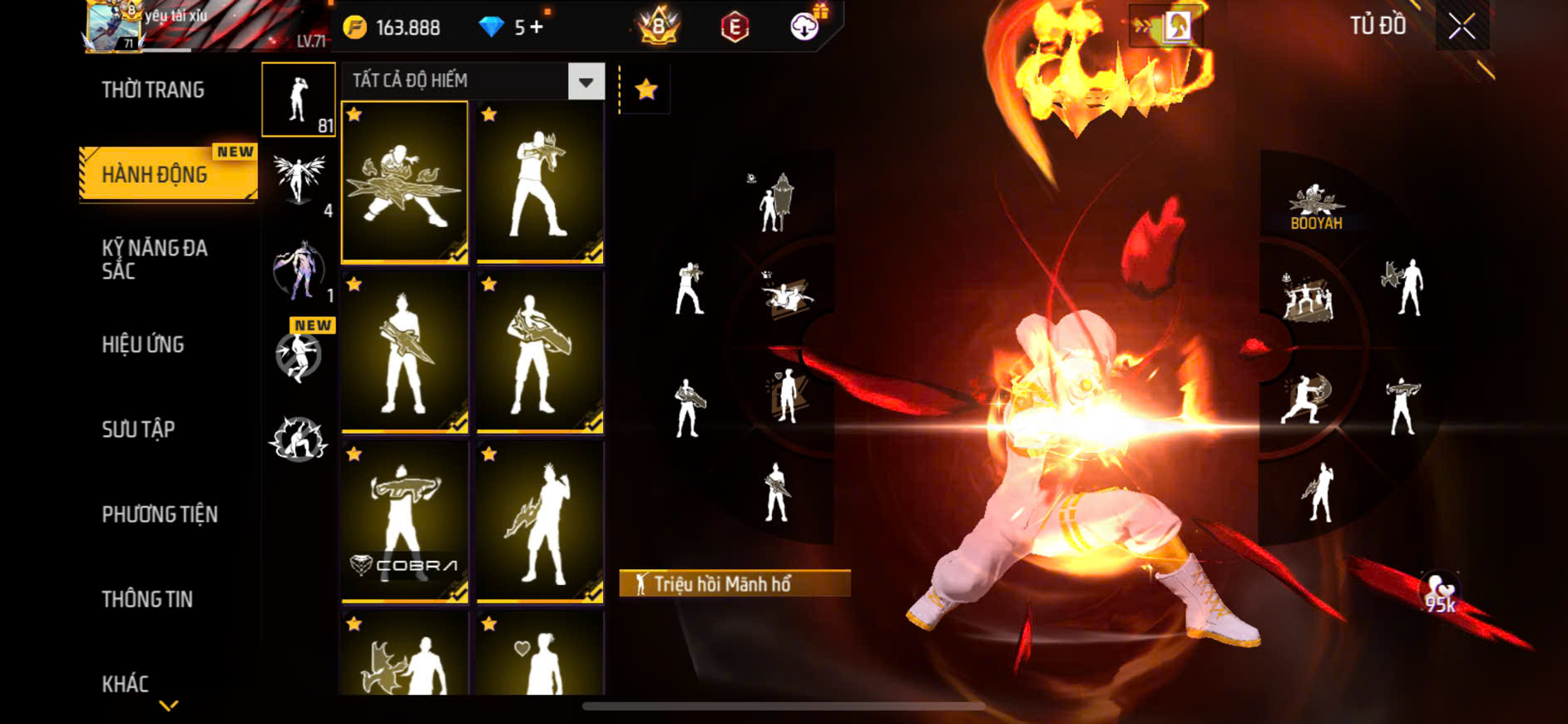
Task: Open the red E badge icon
Action: click(x=734, y=27)
